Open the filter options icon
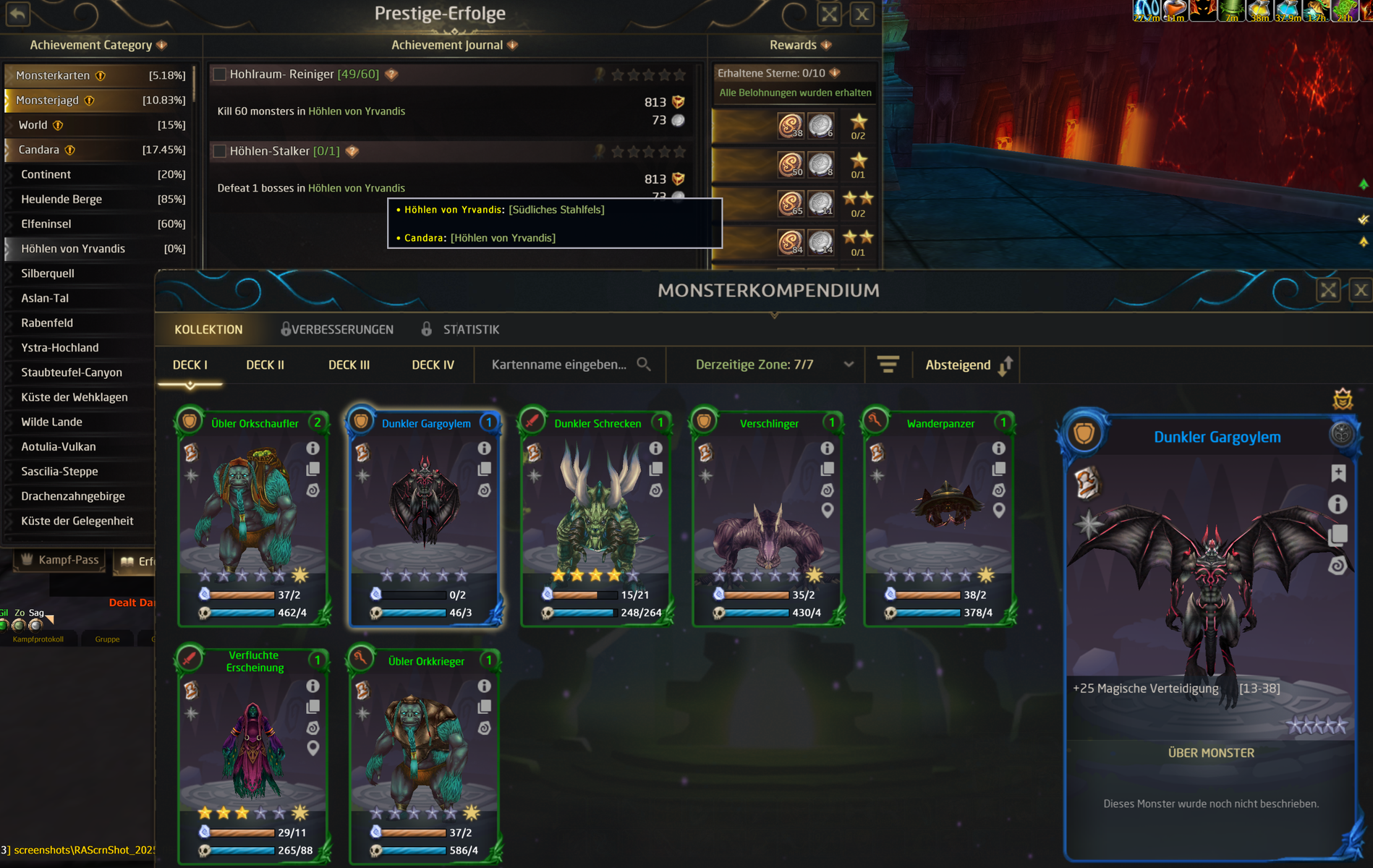The width and height of the screenshot is (1373, 868). (x=888, y=365)
